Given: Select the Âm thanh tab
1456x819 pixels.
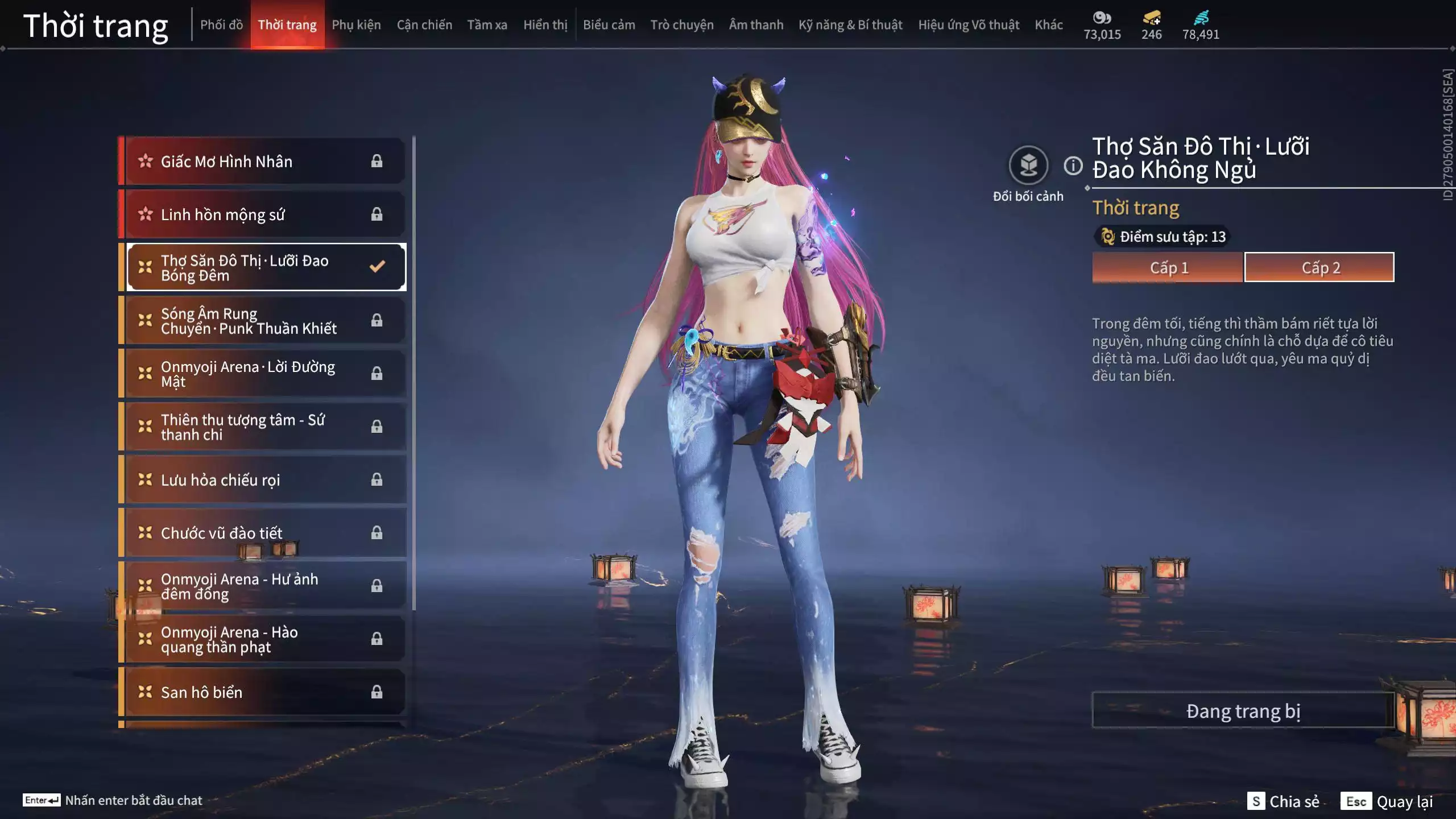Looking at the screenshot, I should 756,25.
